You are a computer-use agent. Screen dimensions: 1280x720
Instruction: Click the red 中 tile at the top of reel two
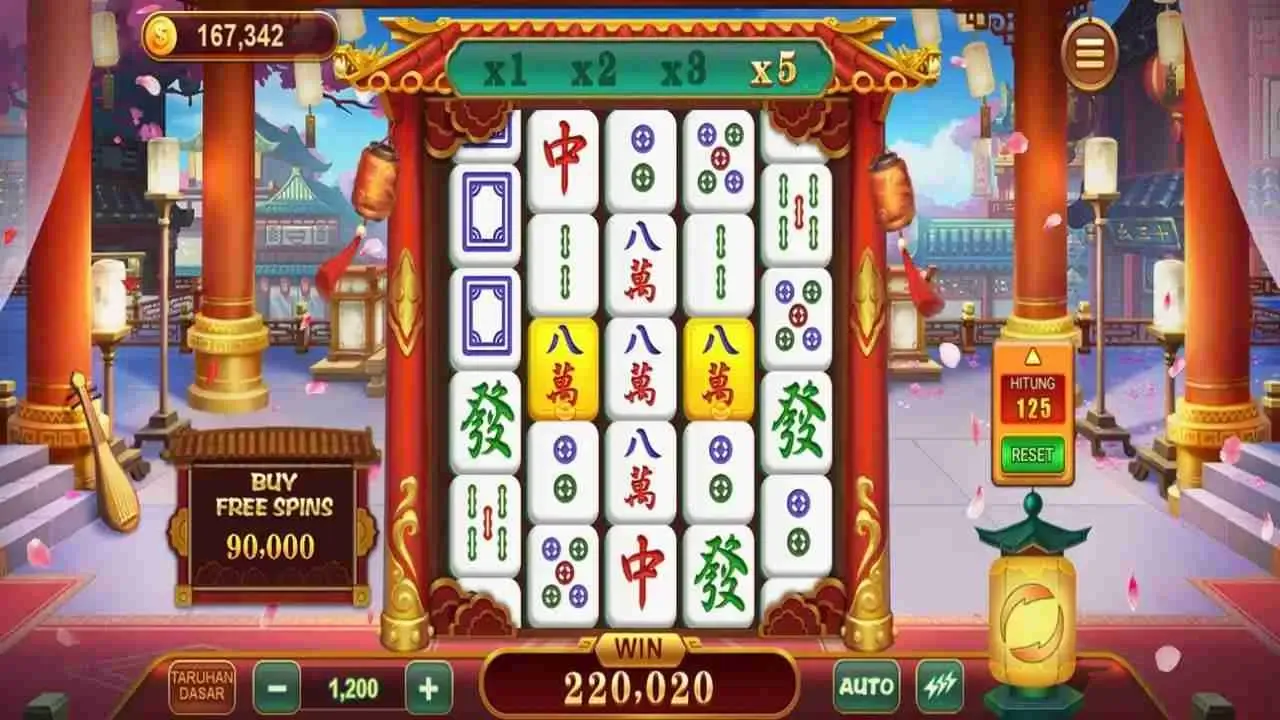pos(563,156)
